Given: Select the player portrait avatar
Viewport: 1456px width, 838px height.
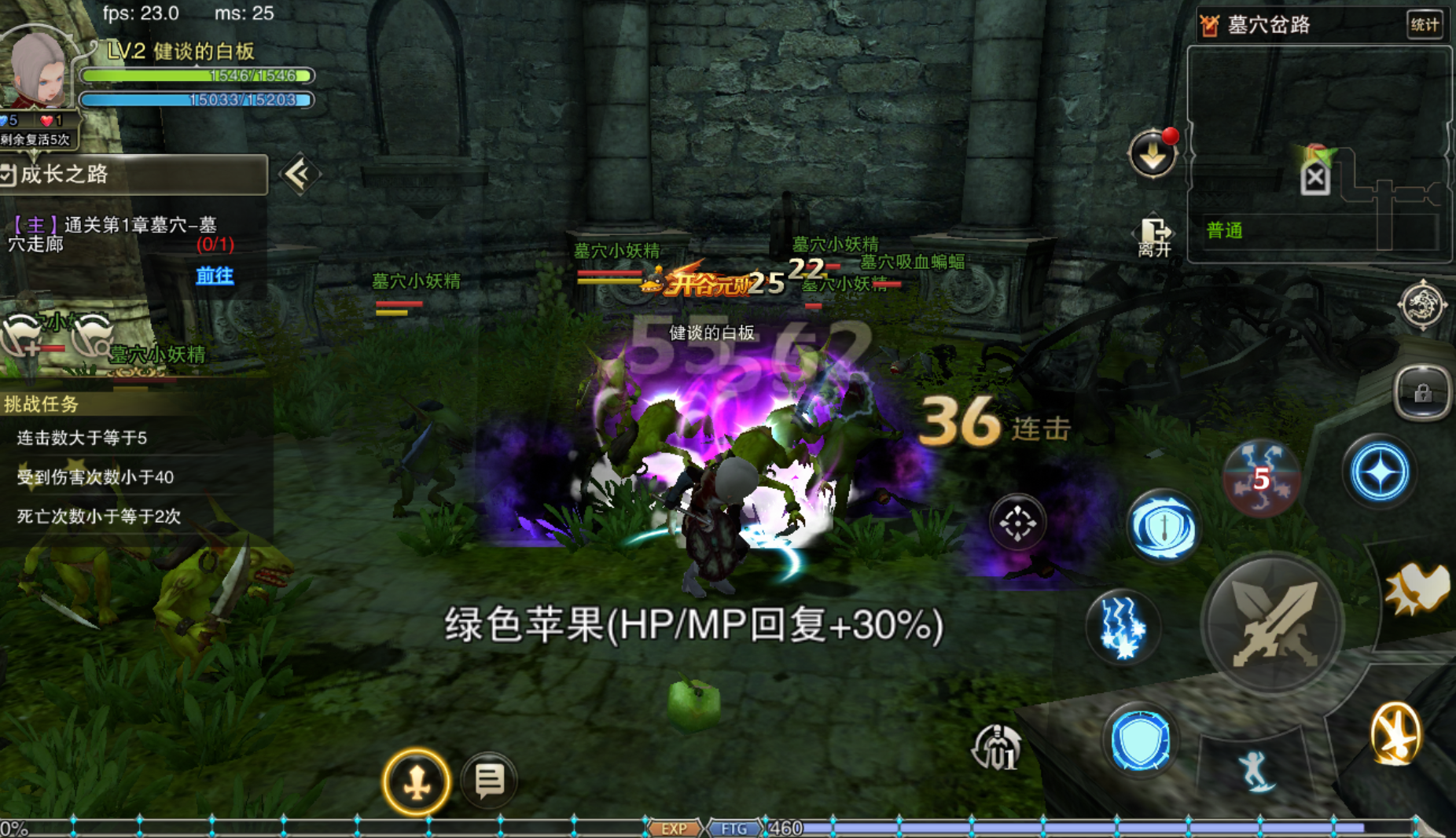Looking at the screenshot, I should (x=35, y=71).
